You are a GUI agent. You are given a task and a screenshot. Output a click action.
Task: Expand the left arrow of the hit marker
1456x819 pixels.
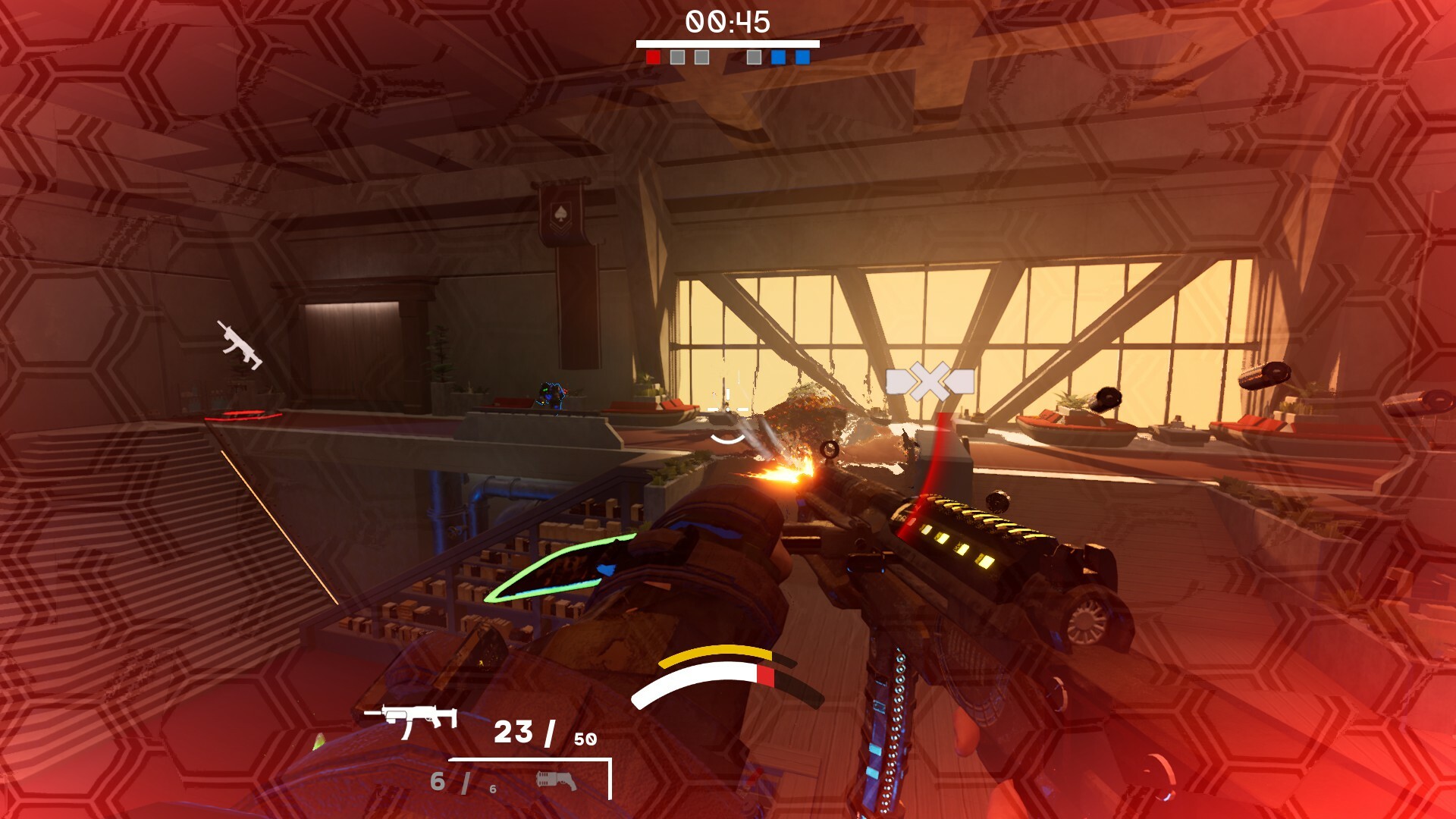coord(898,381)
